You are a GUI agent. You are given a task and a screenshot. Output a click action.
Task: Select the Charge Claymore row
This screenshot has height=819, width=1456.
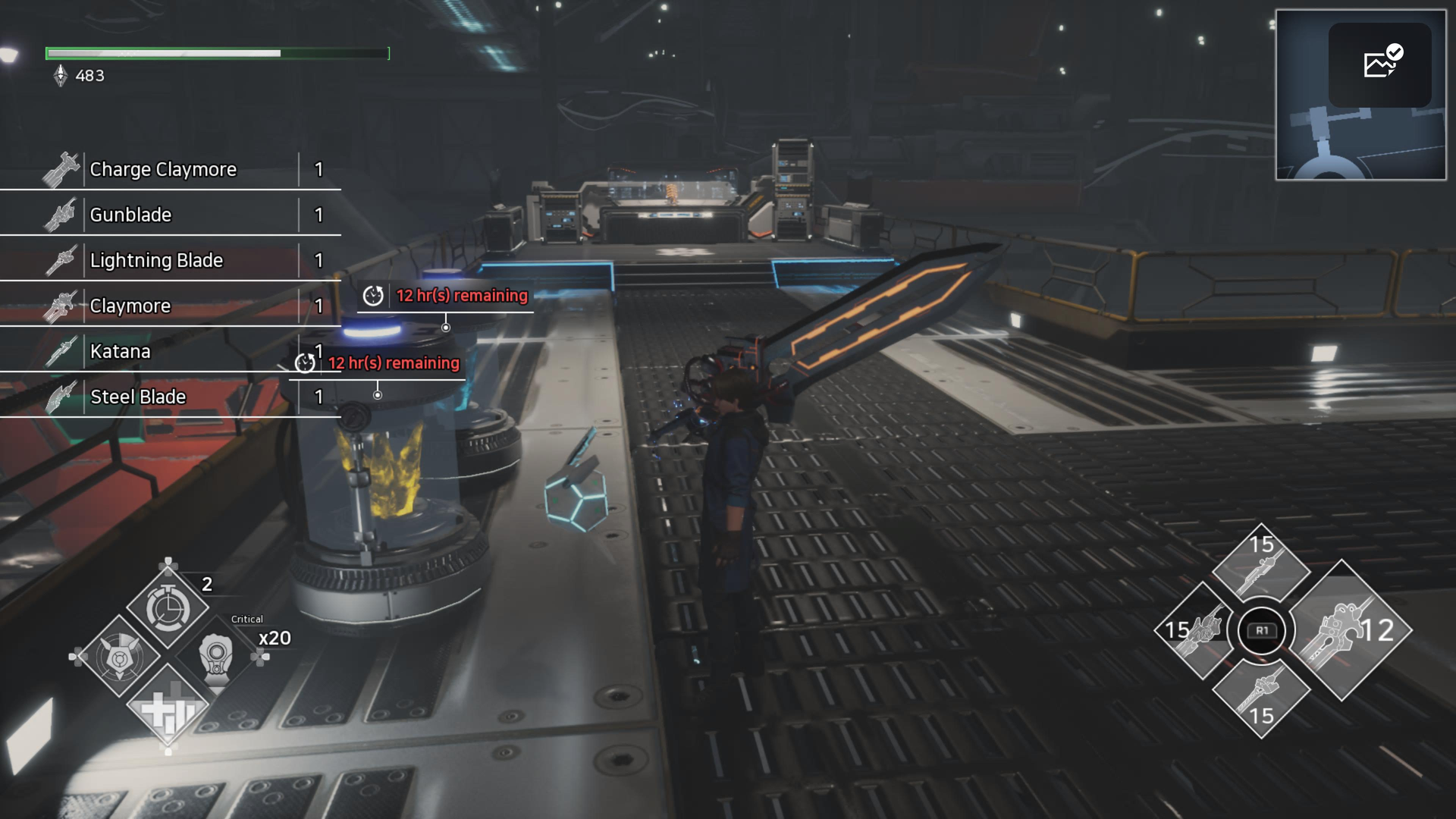click(x=171, y=169)
